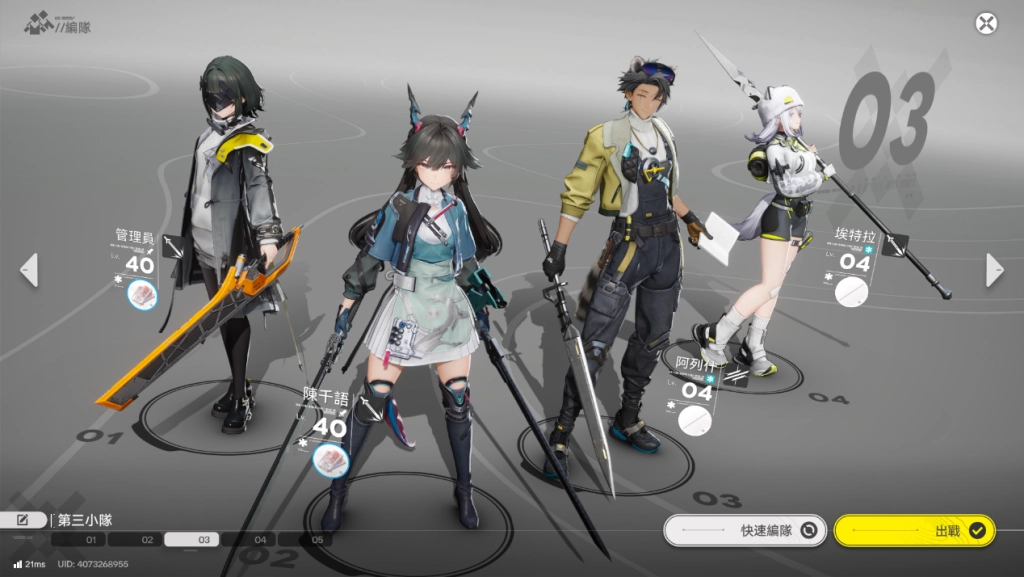Viewport: 1024px width, 577px height.
Task: Open 管理員's equipped item icon
Action: tap(142, 294)
